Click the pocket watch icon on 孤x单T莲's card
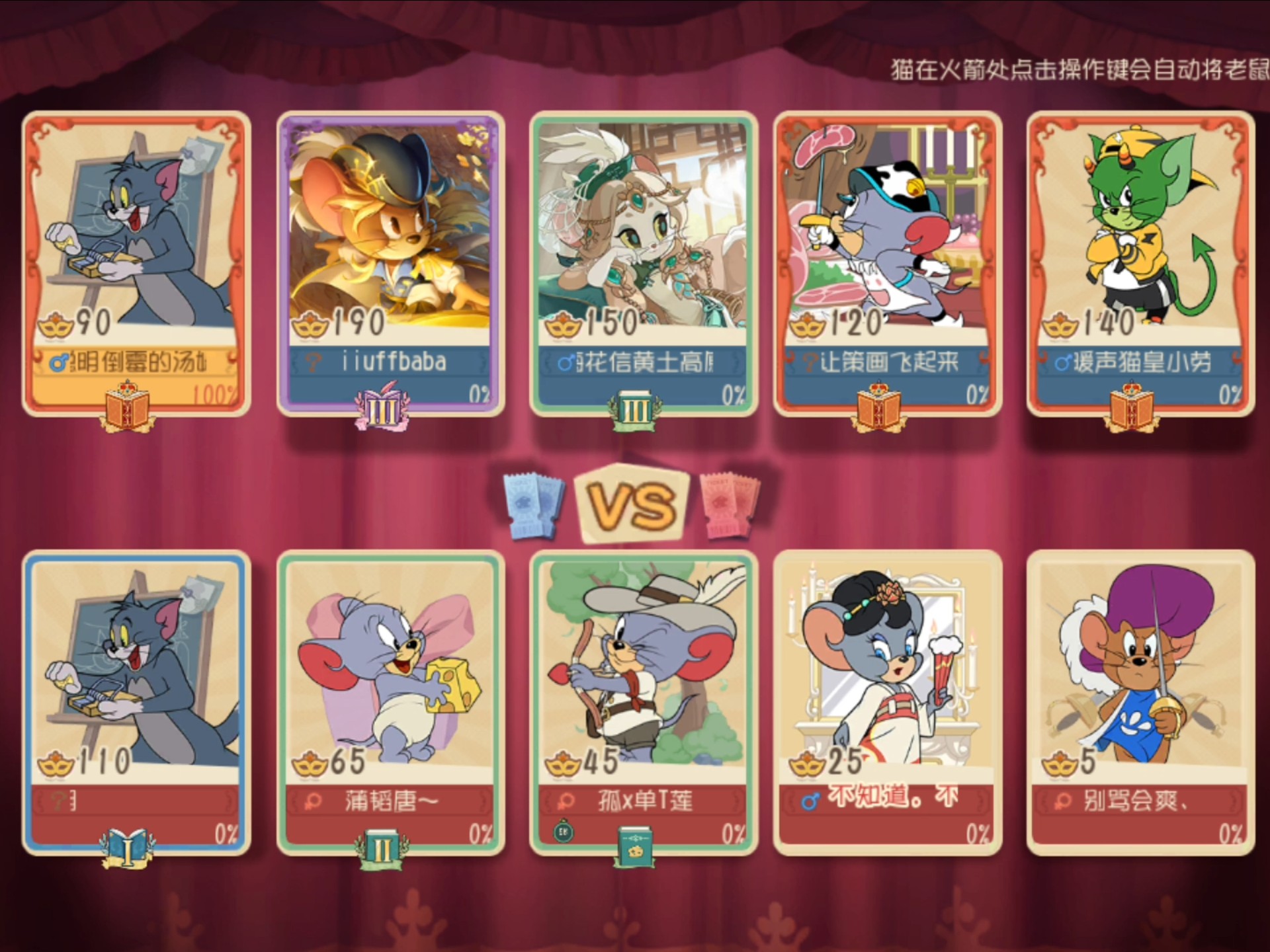Screen dimensions: 1270x952 click(564, 832)
